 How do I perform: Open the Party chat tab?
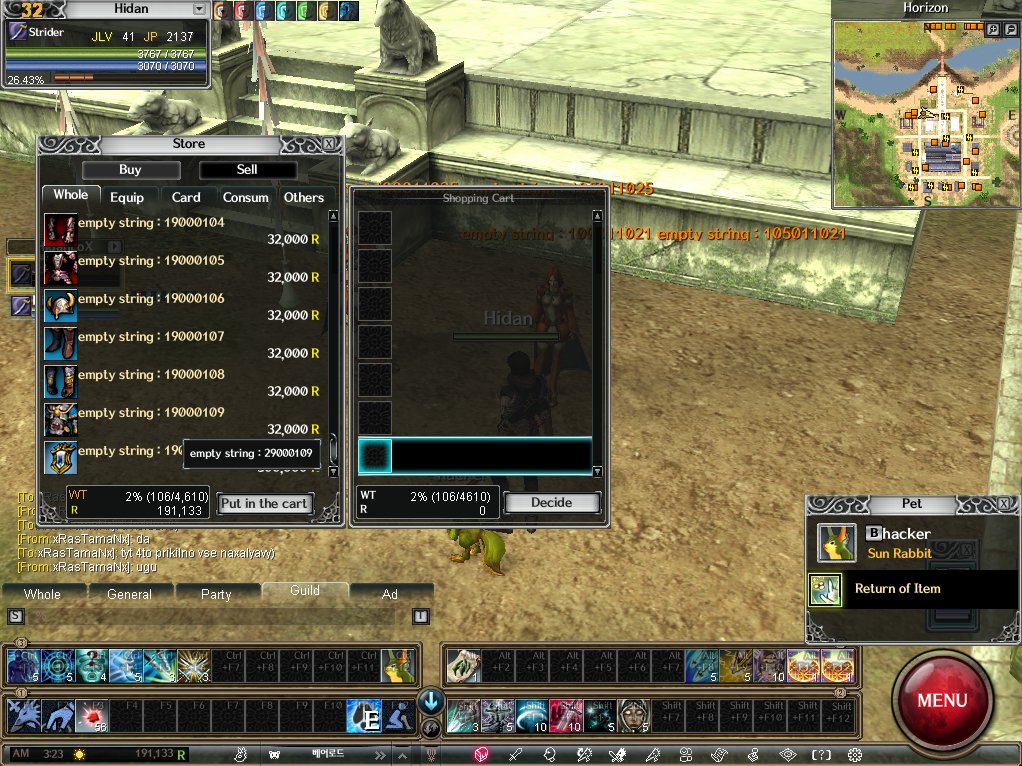(216, 594)
